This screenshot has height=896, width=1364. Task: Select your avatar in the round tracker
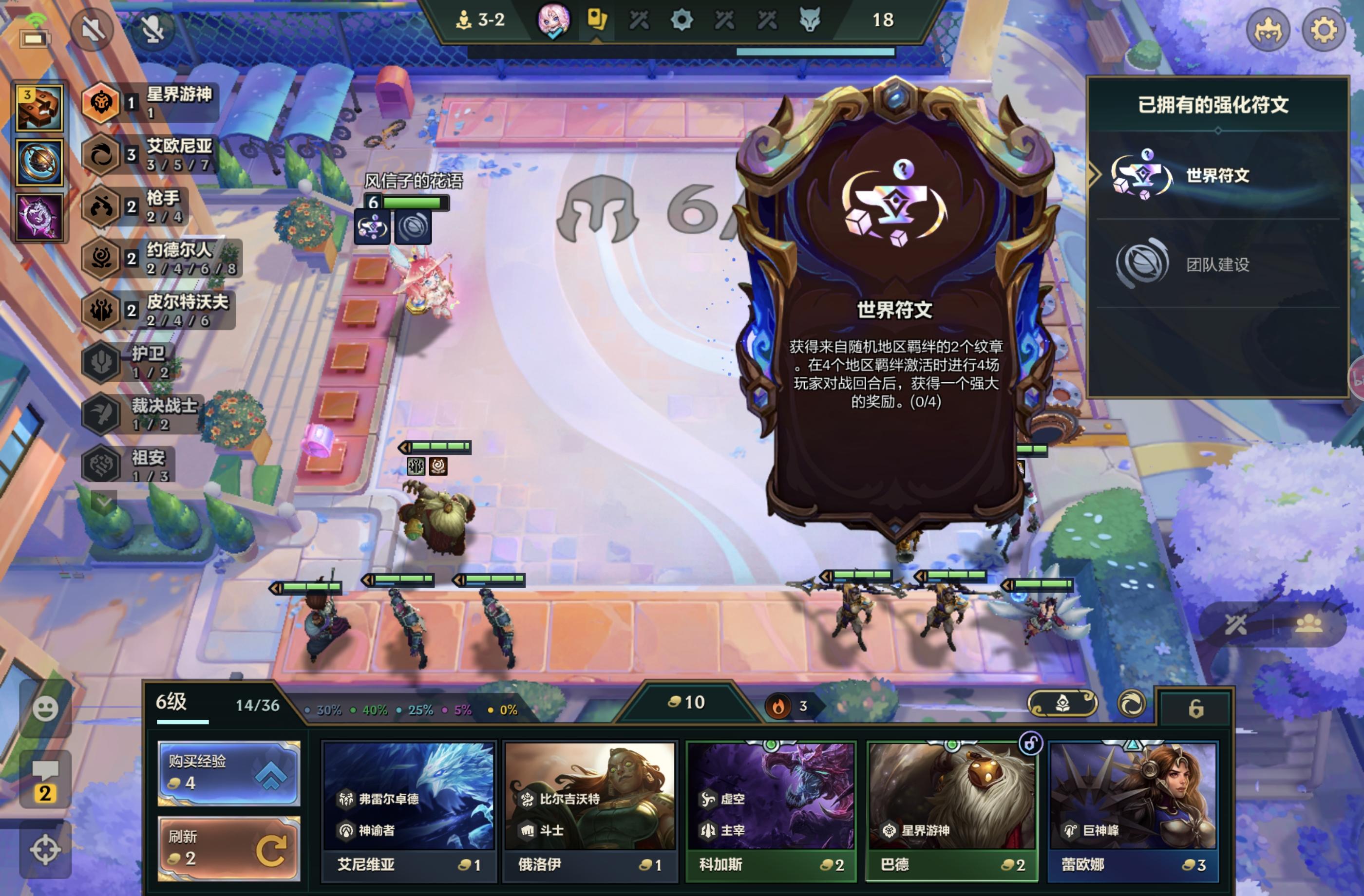pyautogui.click(x=555, y=20)
